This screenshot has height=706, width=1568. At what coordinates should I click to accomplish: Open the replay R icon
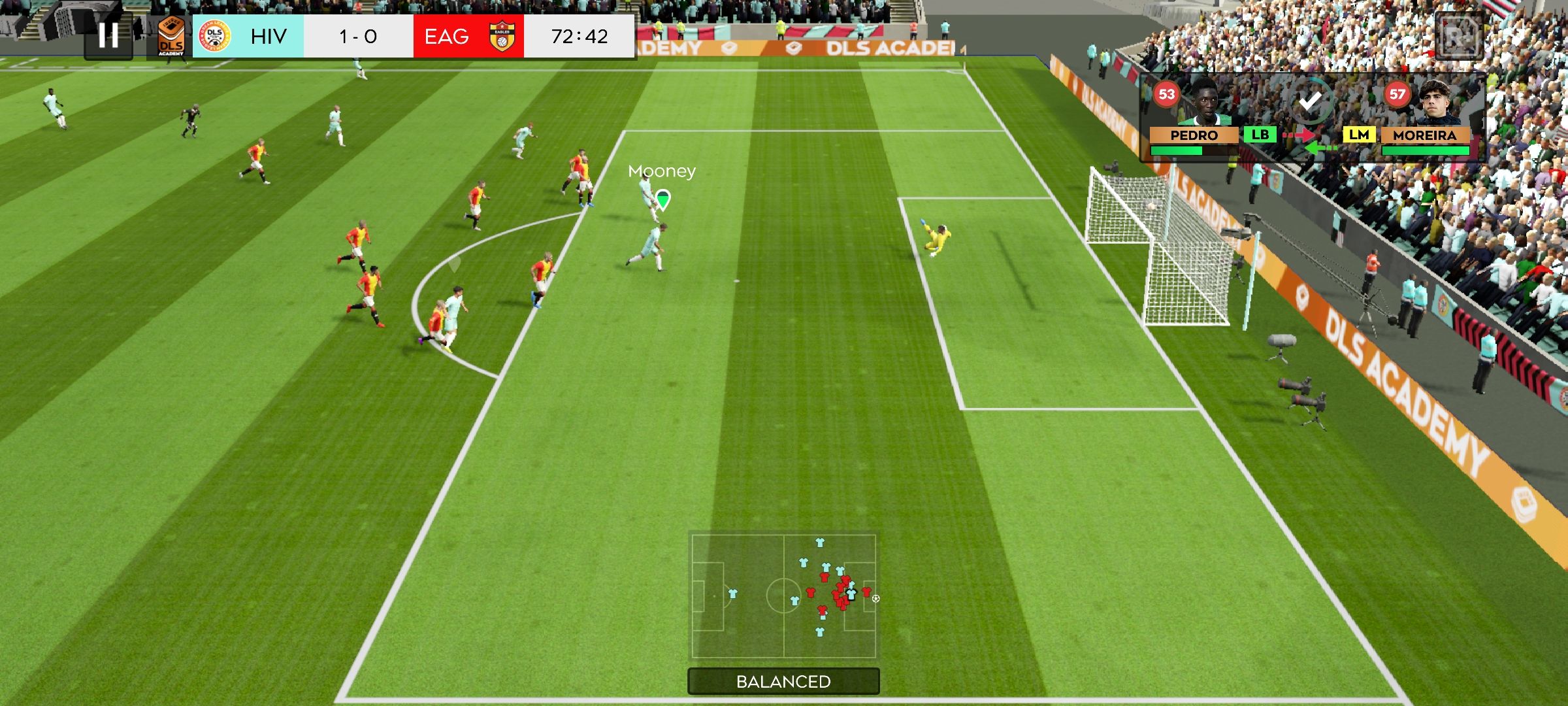(x=1458, y=37)
